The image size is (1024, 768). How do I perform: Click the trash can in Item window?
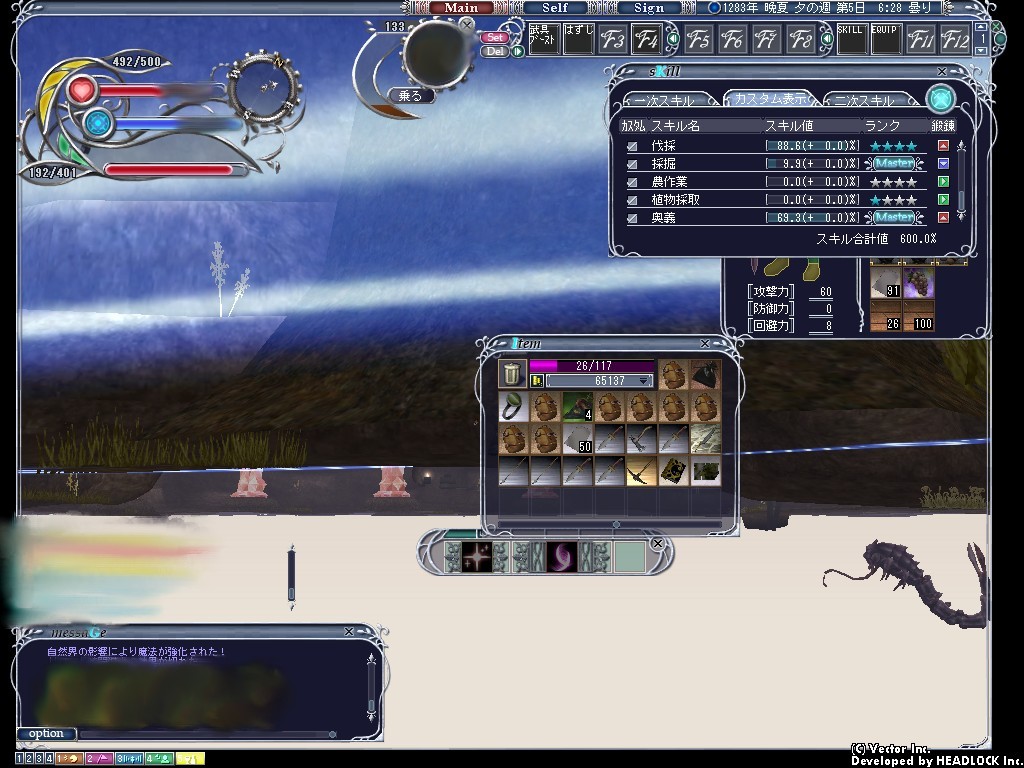click(512, 374)
